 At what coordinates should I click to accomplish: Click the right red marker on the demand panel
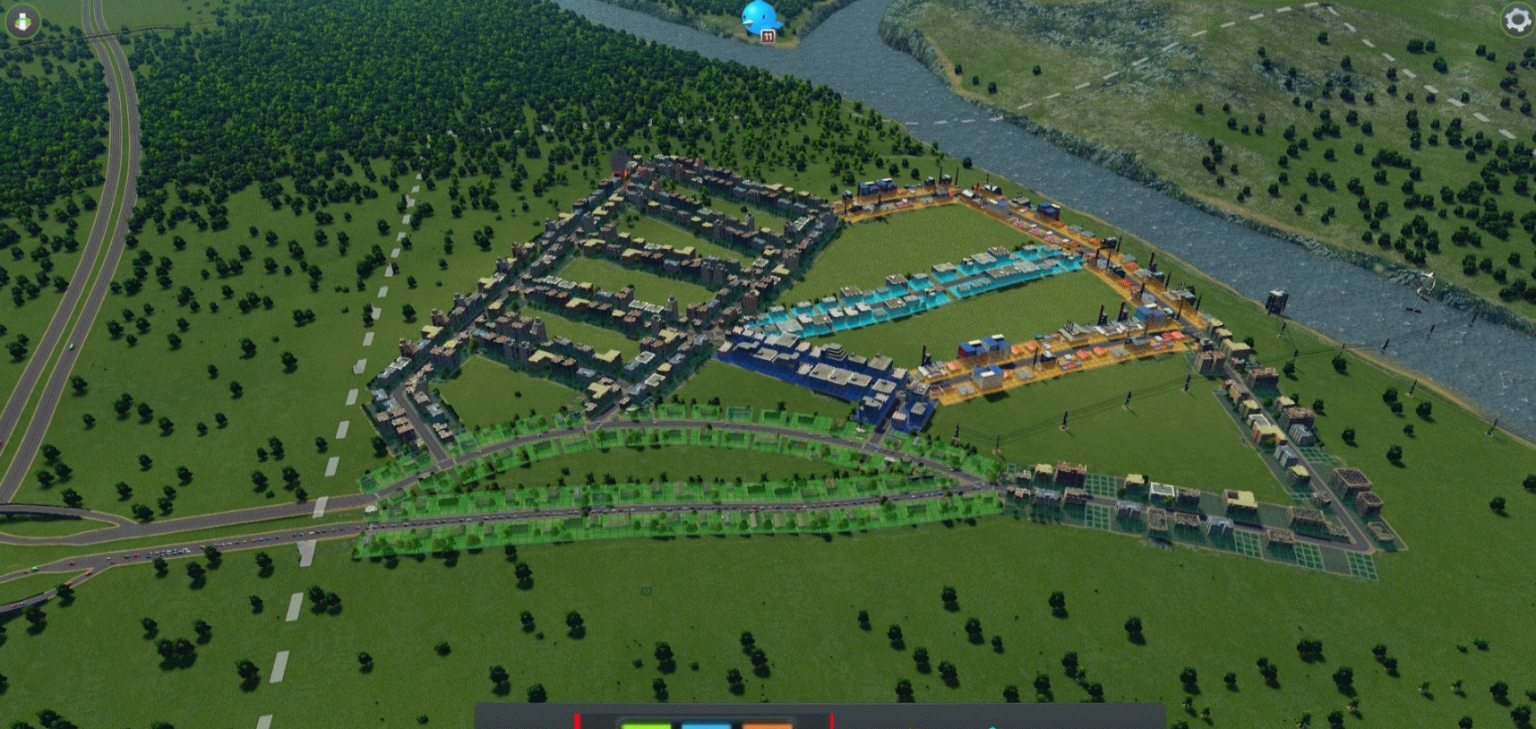(x=832, y=720)
